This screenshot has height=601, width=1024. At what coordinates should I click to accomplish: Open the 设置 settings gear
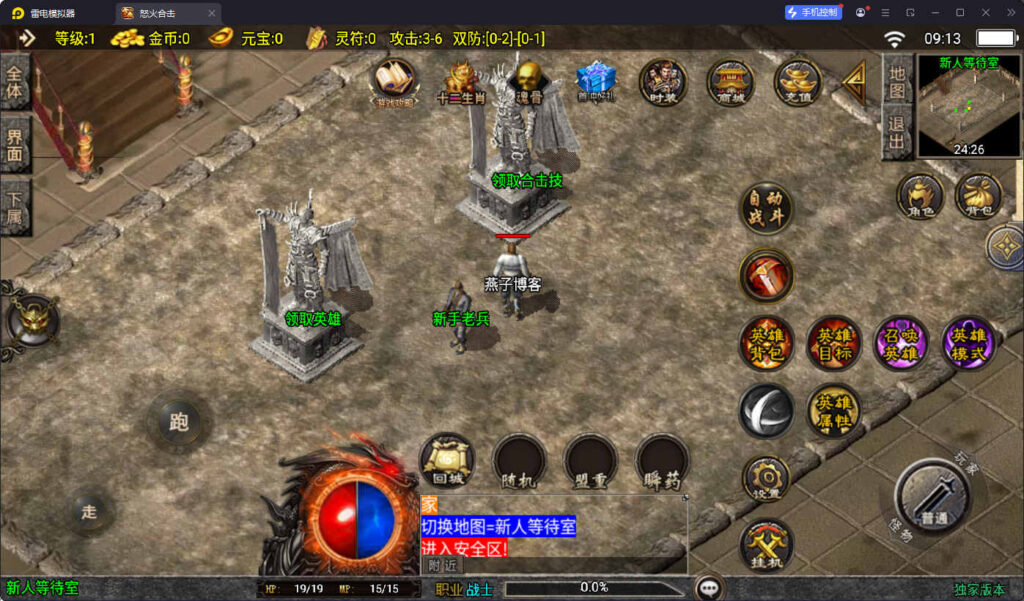coord(766,478)
